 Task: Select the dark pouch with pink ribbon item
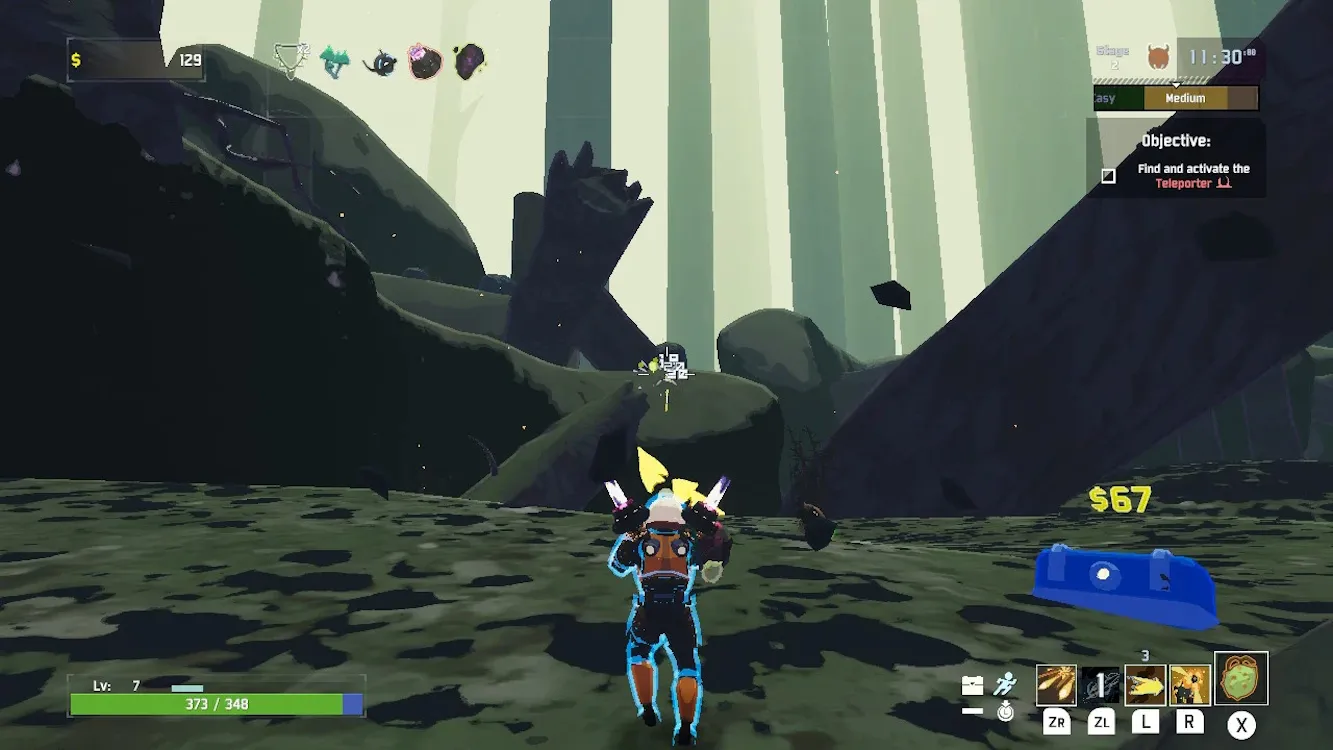point(425,62)
